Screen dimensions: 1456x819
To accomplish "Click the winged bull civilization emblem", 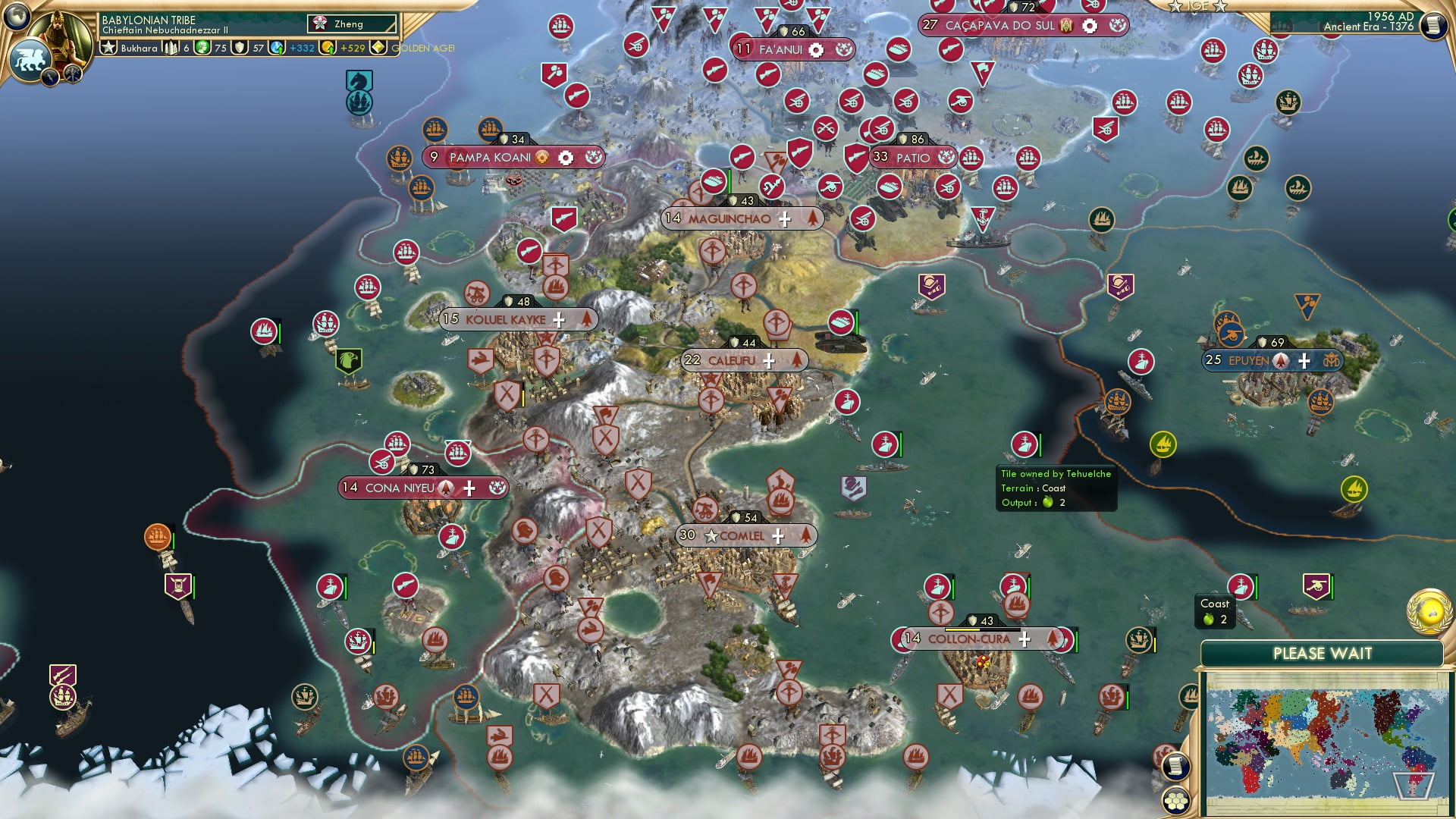I will [30, 59].
